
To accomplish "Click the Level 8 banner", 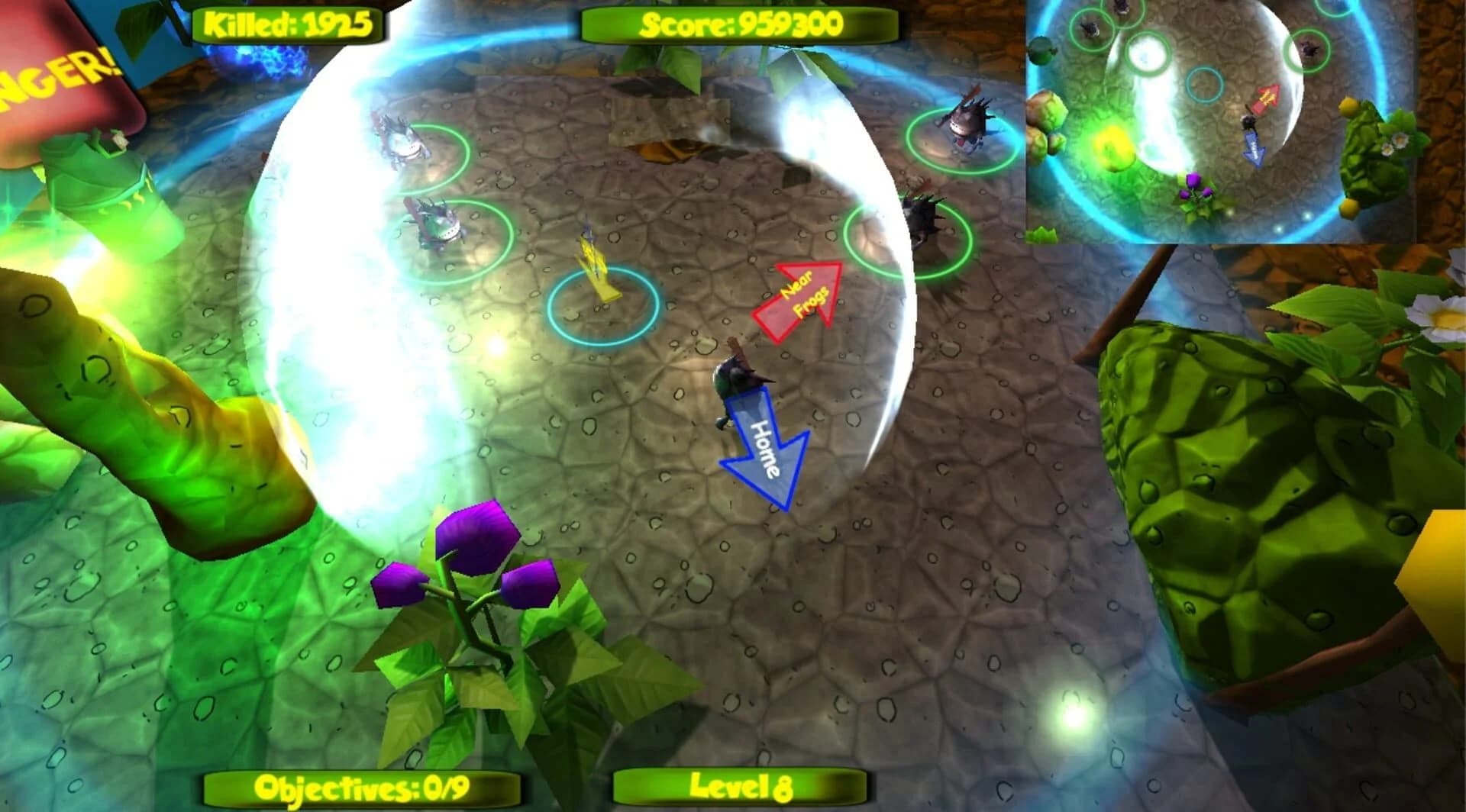I will click(x=739, y=784).
